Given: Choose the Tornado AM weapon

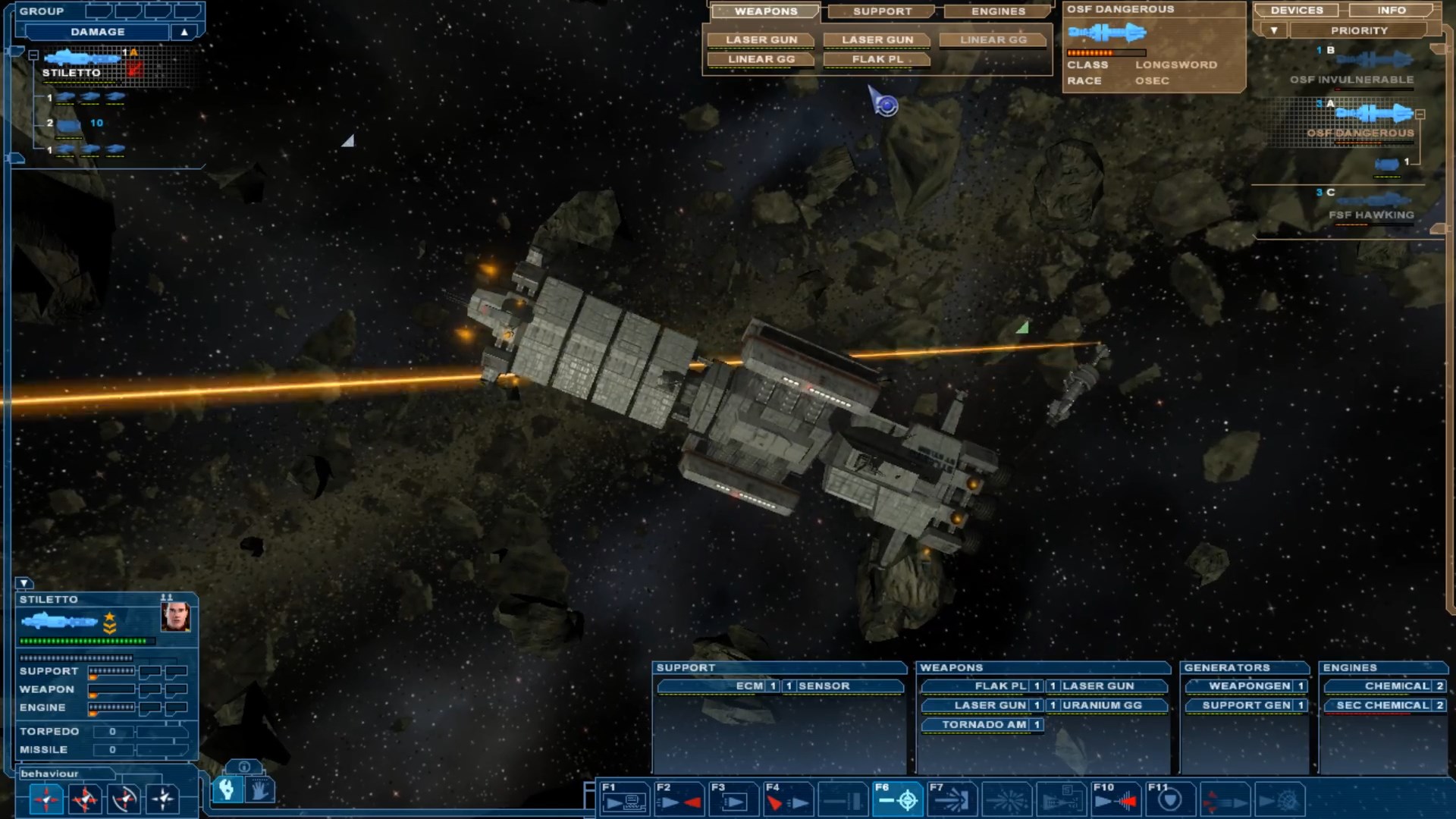Looking at the screenshot, I should tap(984, 725).
